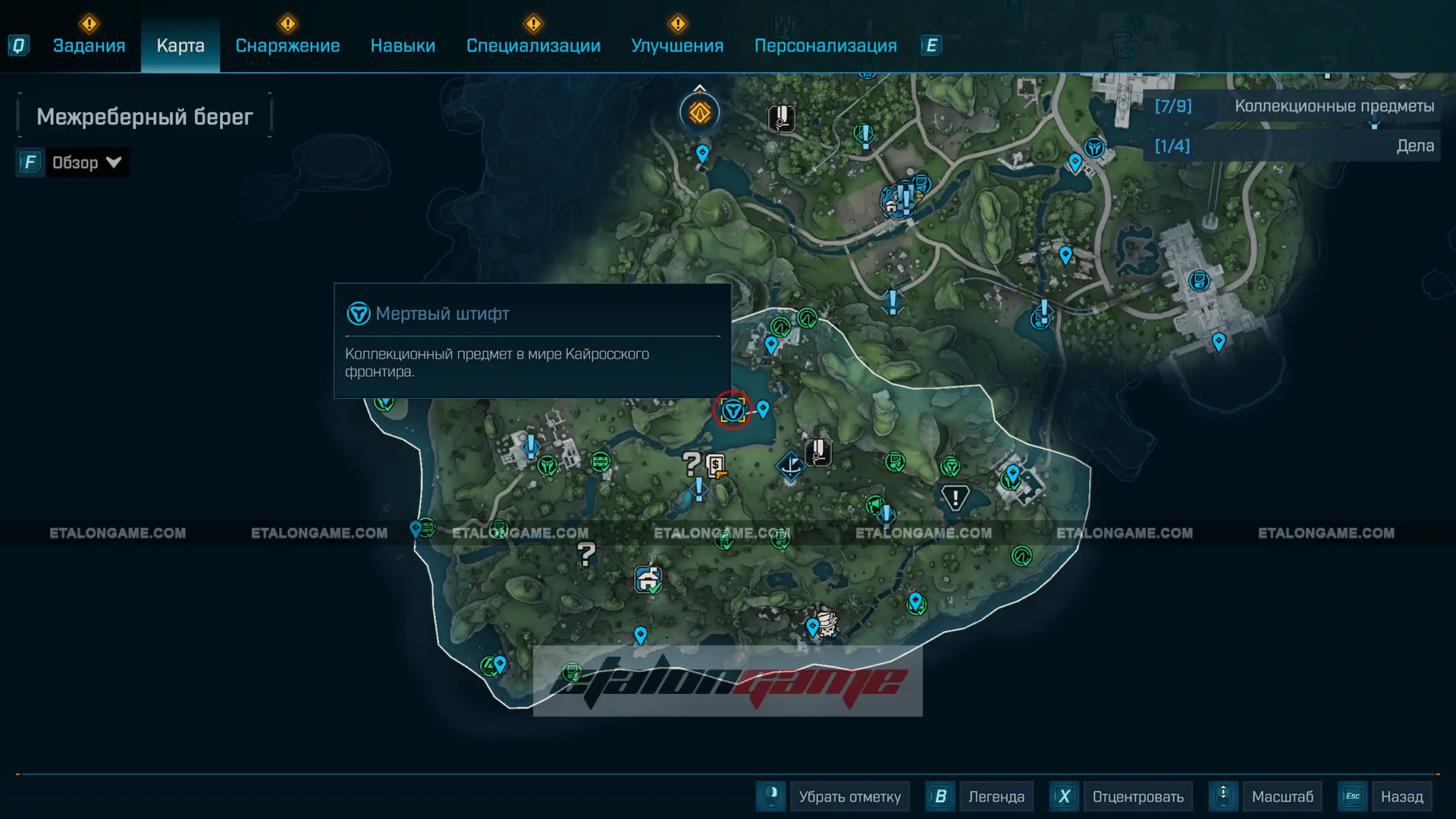Switch to the Задания tab
Viewport: 1456px width, 819px height.
click(89, 45)
